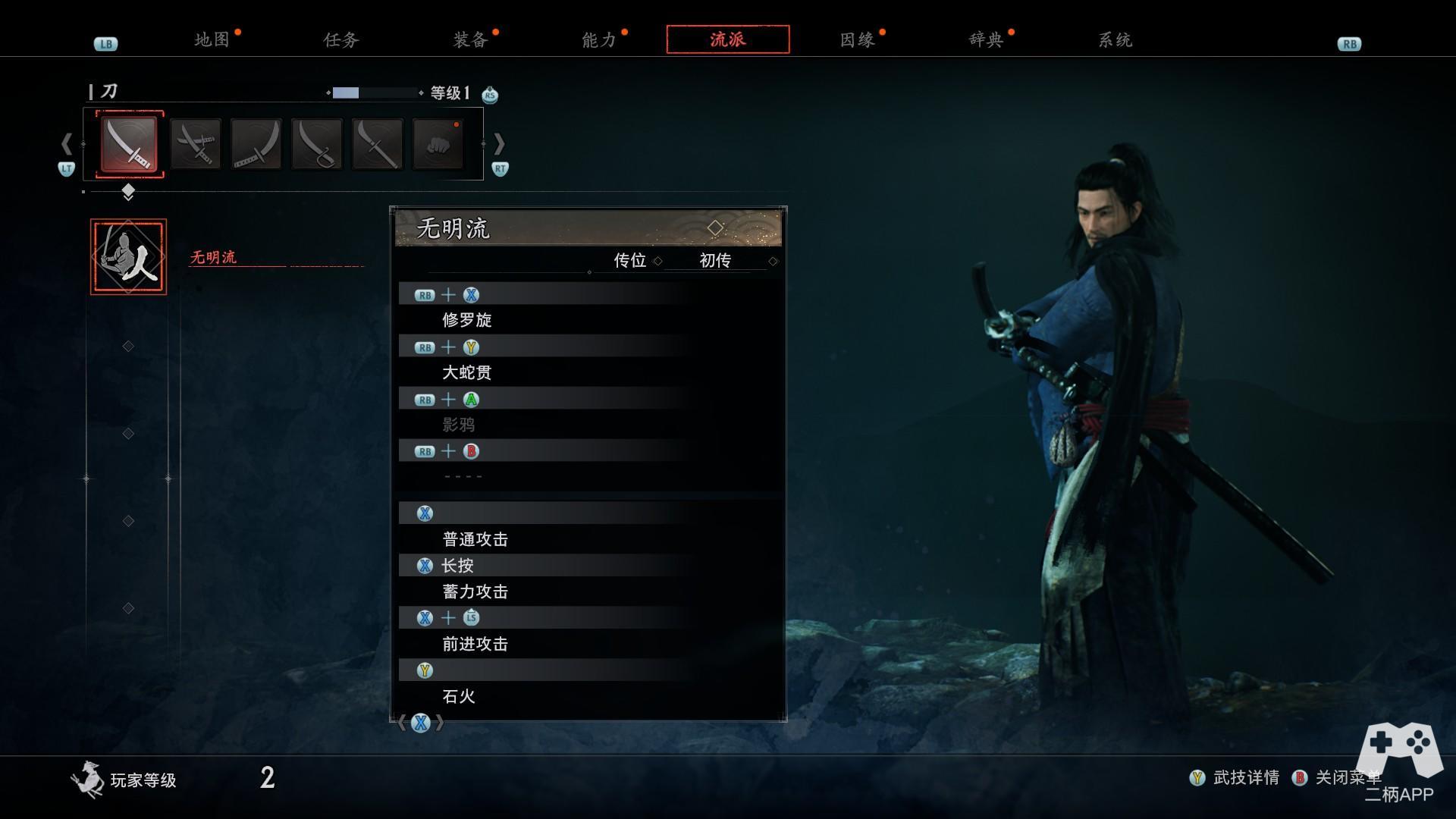
Task: Choose the 大蛇贯 martial skill row
Action: 467,372
